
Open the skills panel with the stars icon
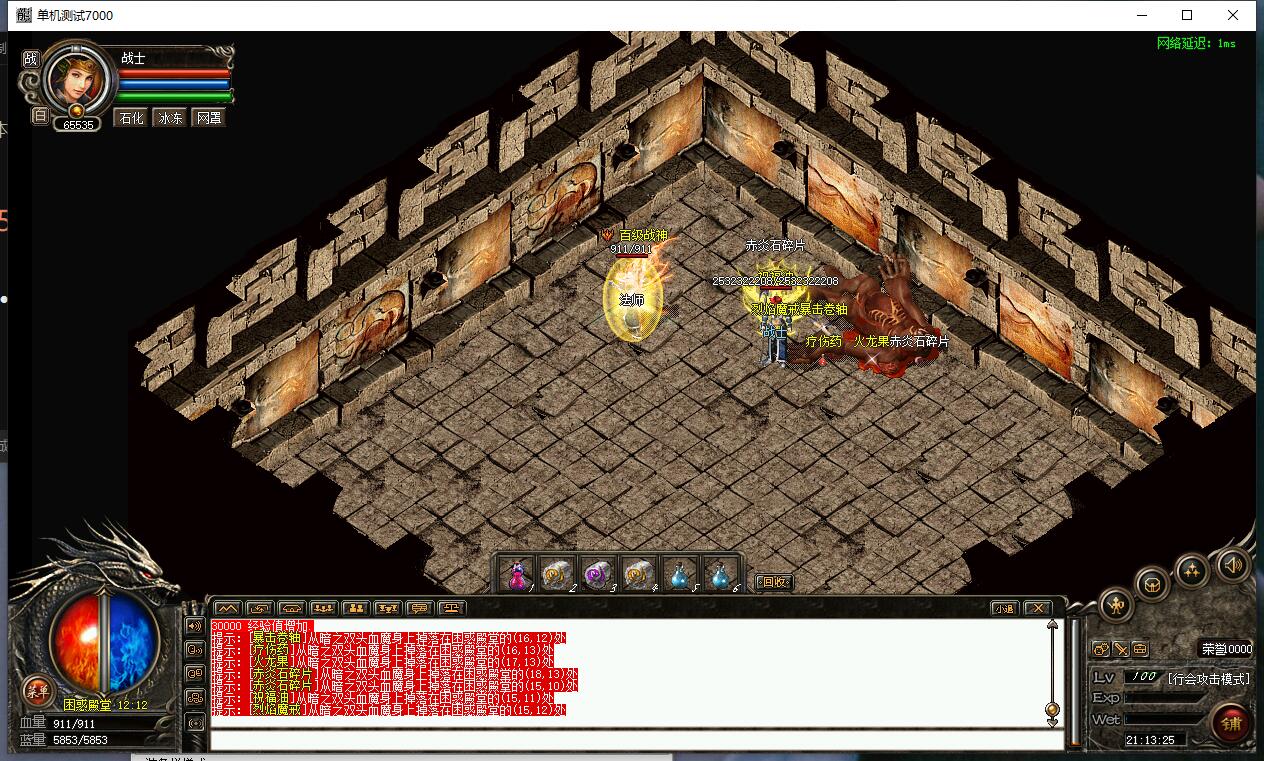pyautogui.click(x=1192, y=570)
